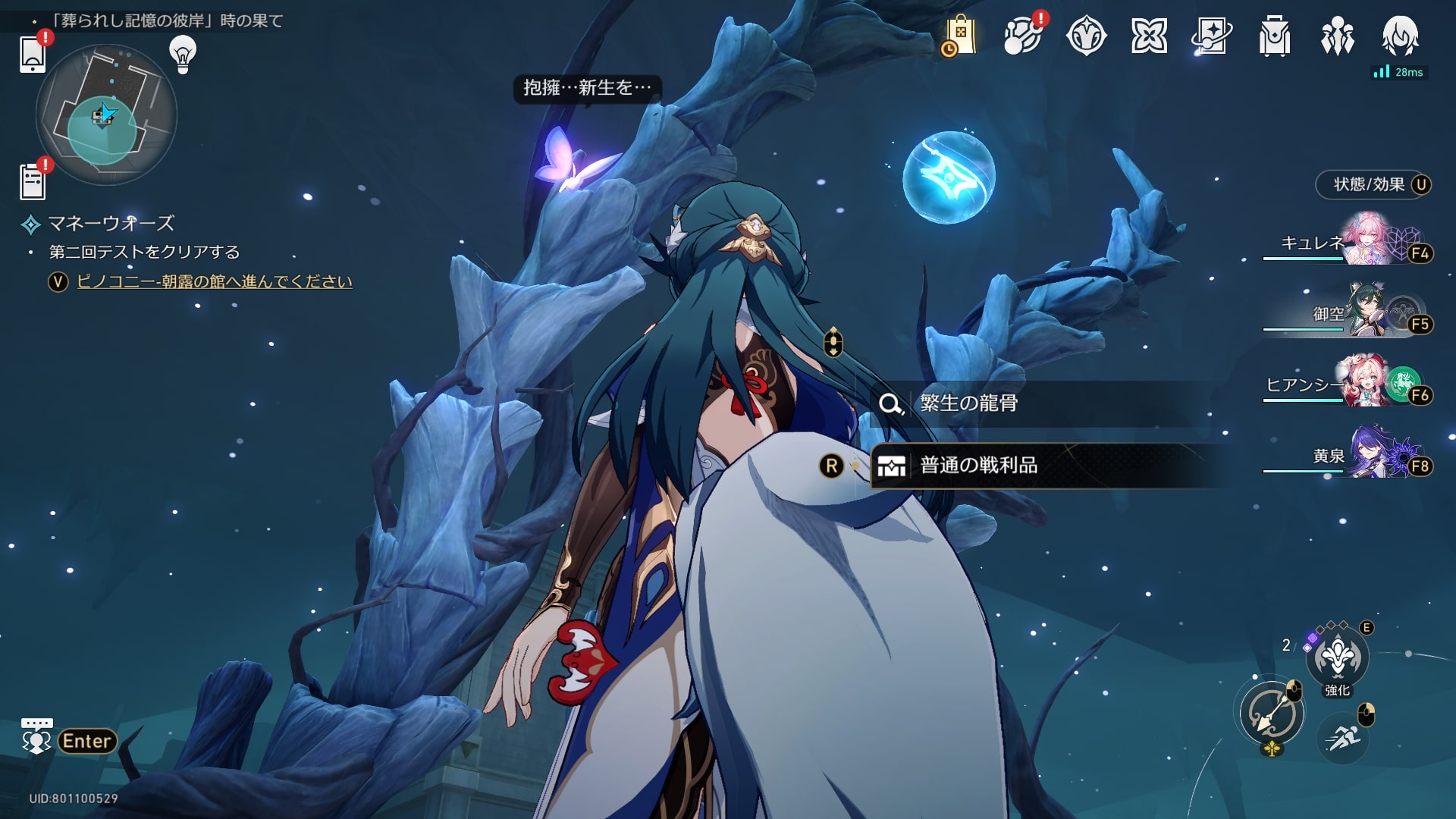
Task: Open the circular minimap
Action: point(106,115)
